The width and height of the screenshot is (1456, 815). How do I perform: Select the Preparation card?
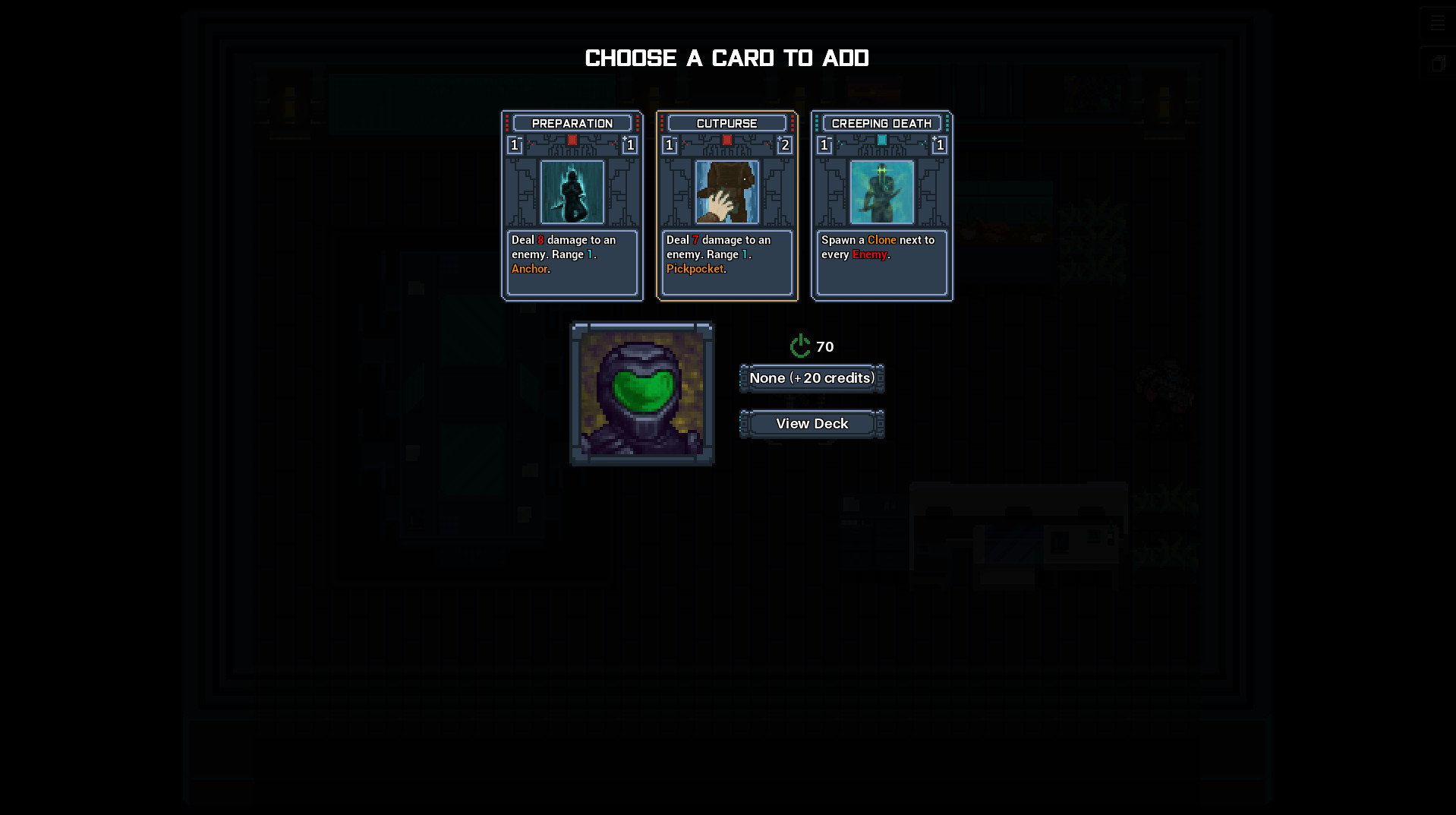pos(572,205)
